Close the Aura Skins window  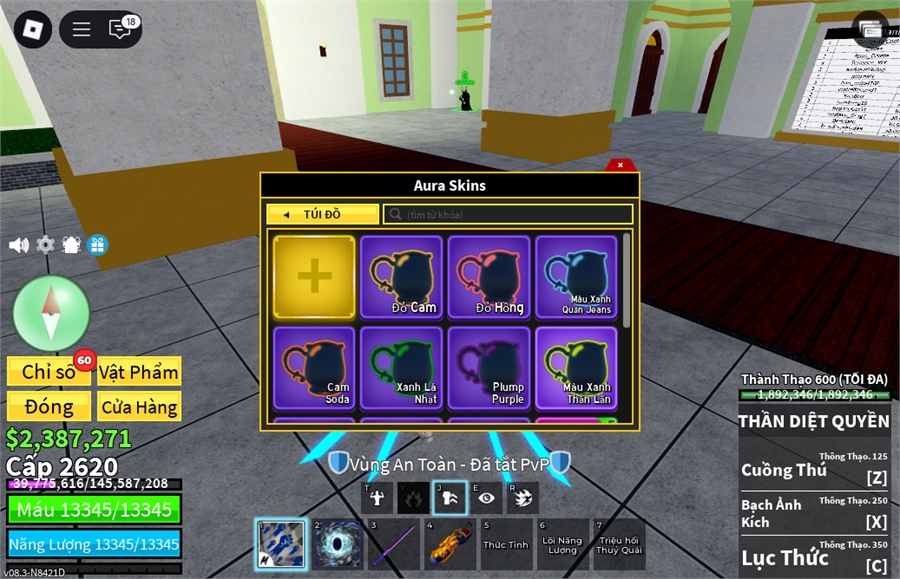pyautogui.click(x=620, y=165)
